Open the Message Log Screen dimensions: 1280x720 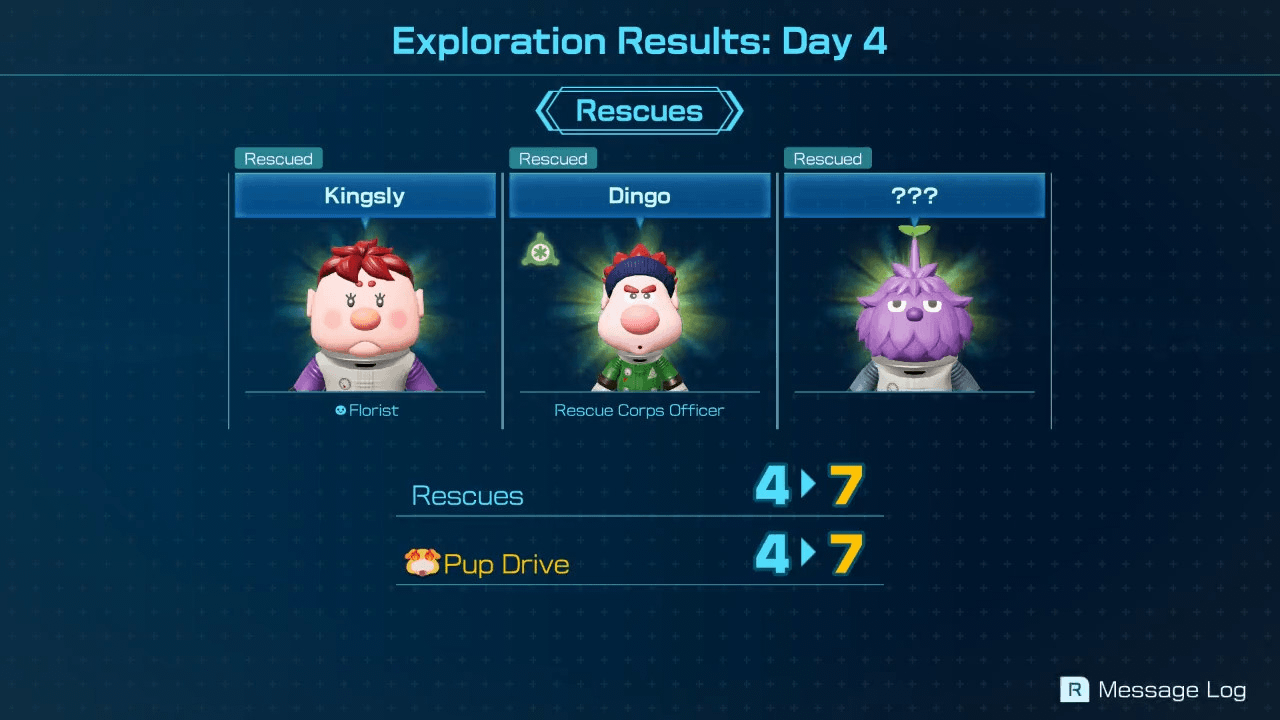[x=1170, y=689]
